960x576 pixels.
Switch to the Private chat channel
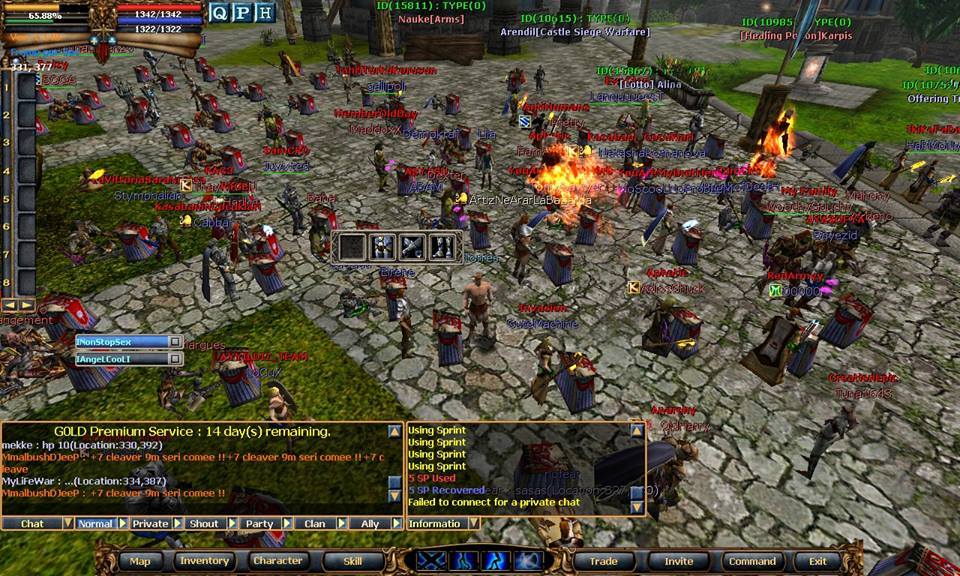150,523
